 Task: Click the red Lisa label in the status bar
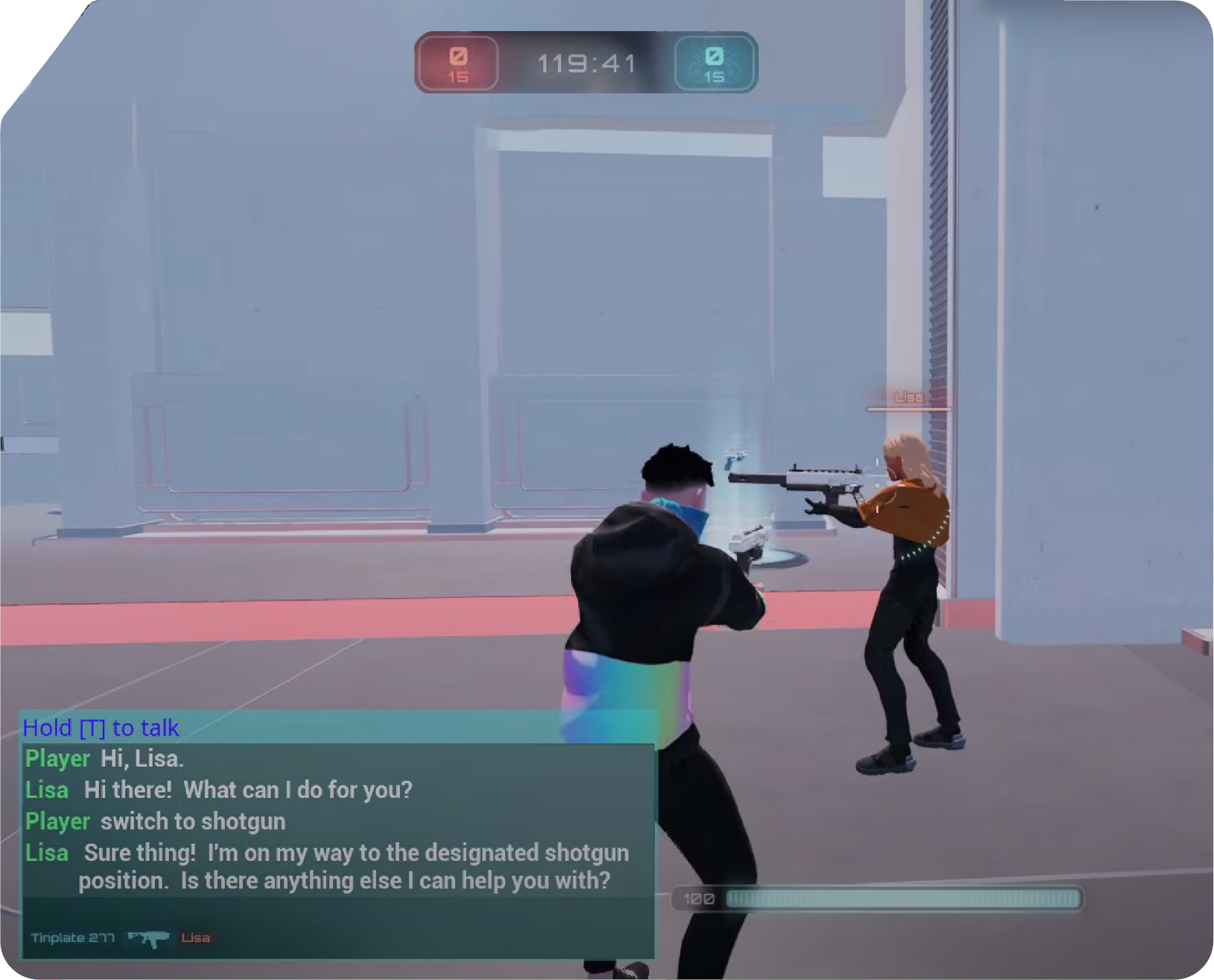pos(197,938)
